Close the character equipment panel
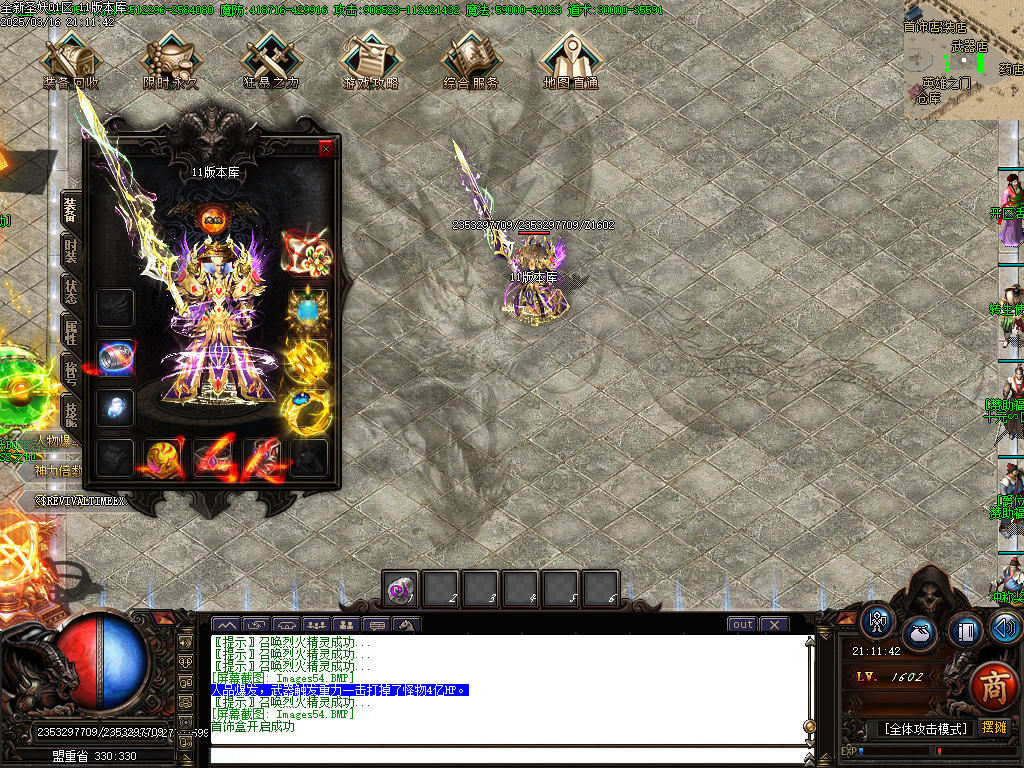The height and width of the screenshot is (768, 1024). [x=325, y=149]
